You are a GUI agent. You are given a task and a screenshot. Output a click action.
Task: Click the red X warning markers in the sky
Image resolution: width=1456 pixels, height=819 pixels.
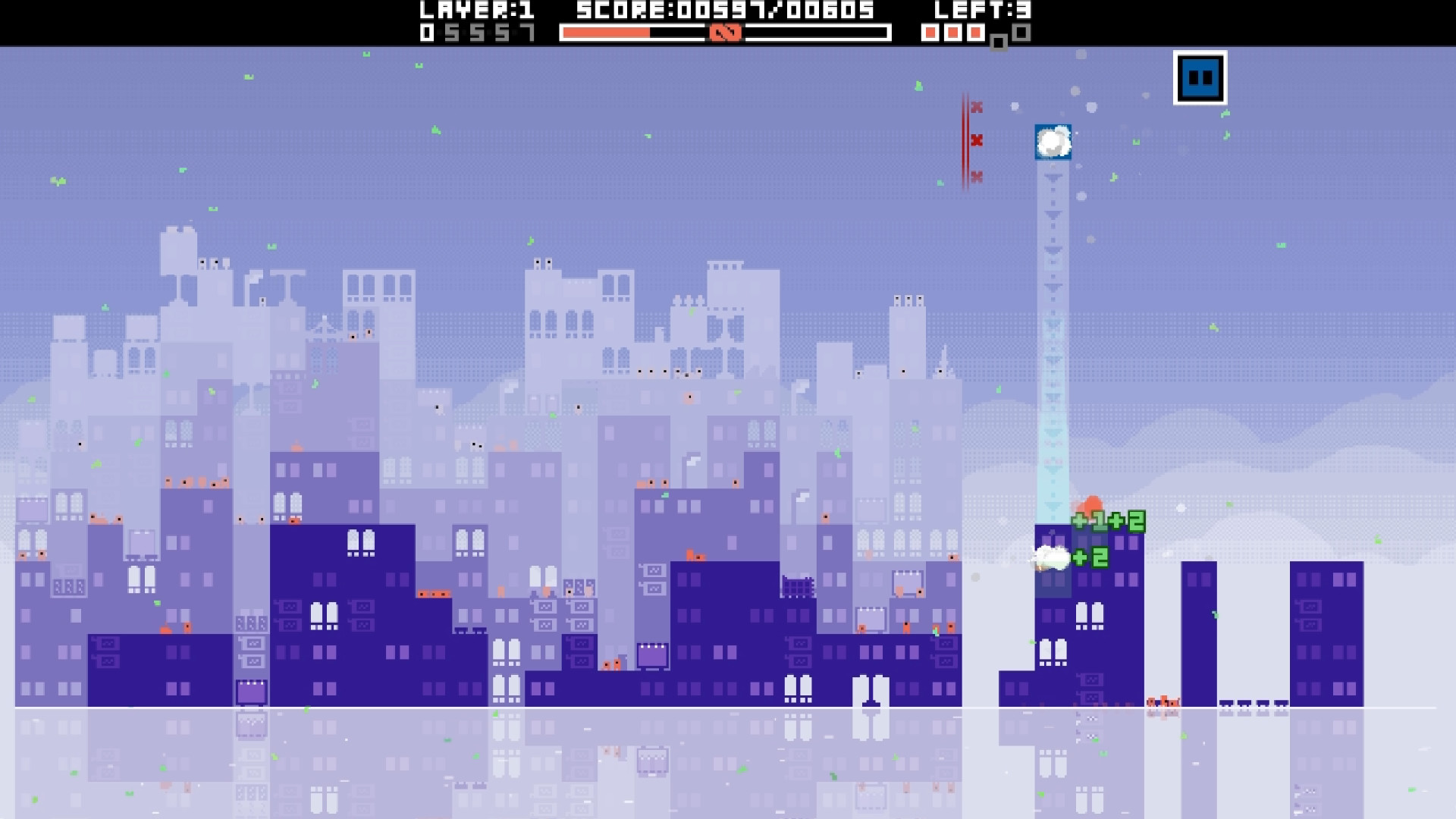coord(977,140)
